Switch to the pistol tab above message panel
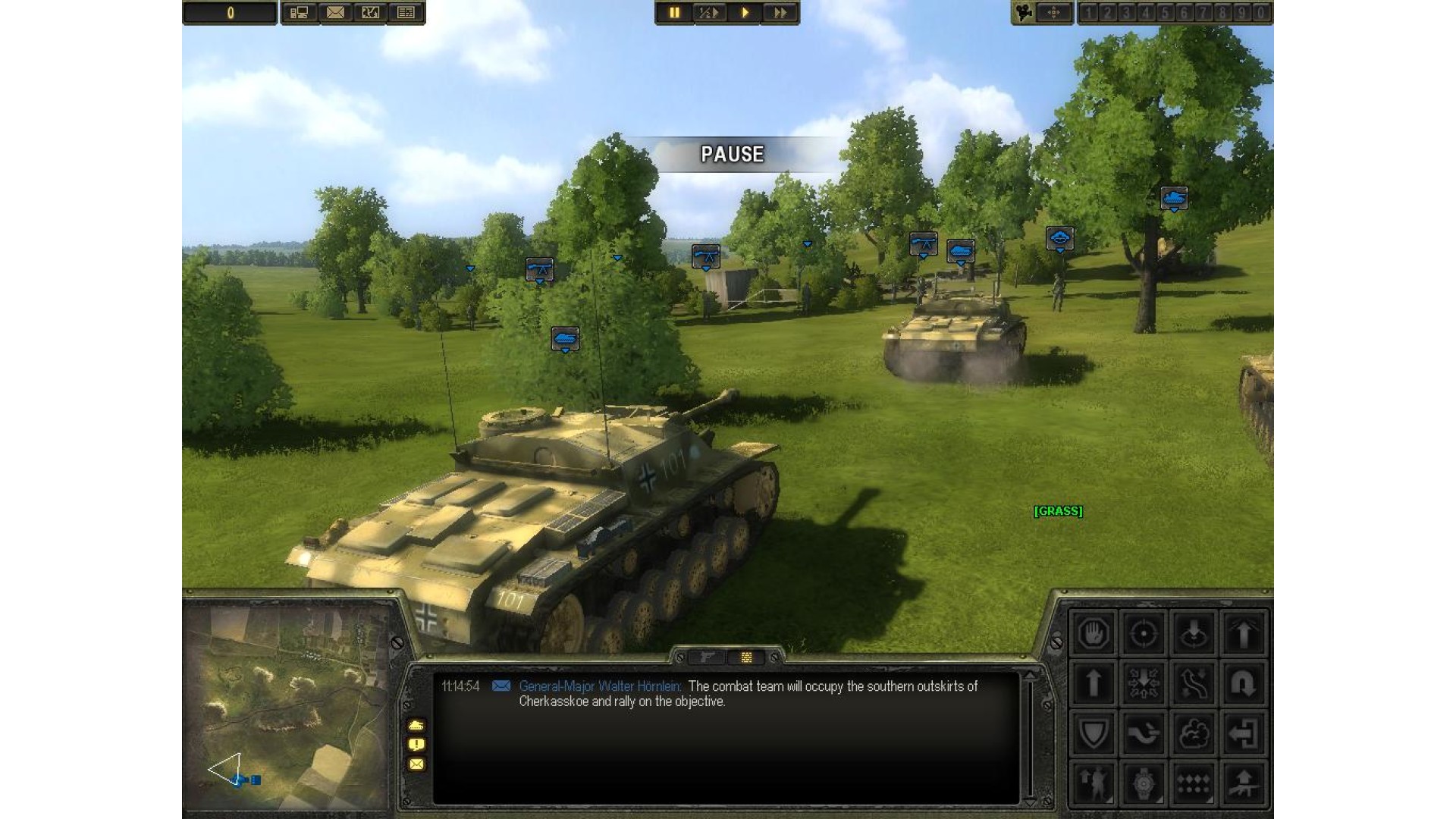The height and width of the screenshot is (819, 1456). point(707,657)
